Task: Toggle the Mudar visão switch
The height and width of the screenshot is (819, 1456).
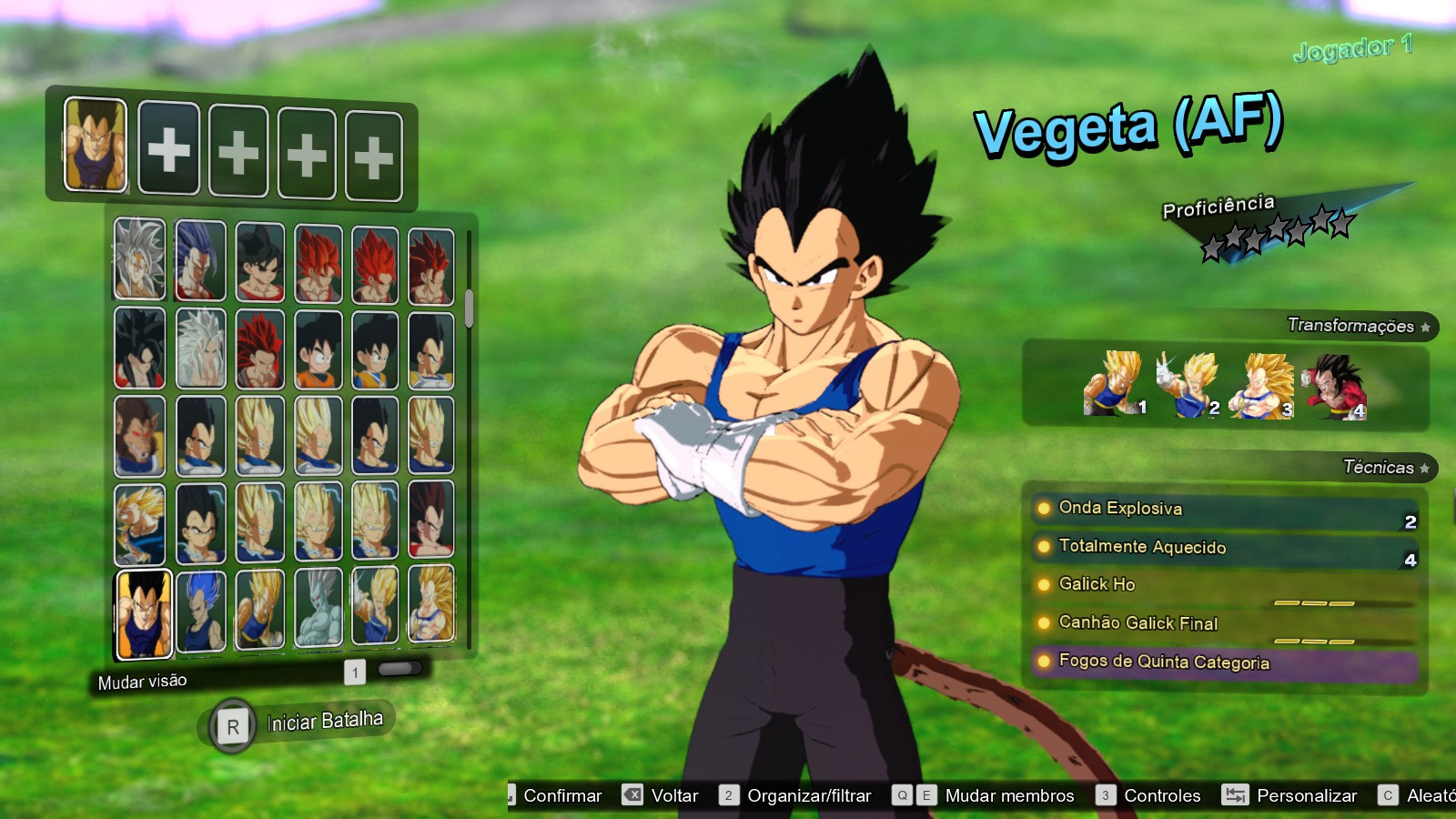Action: [399, 668]
